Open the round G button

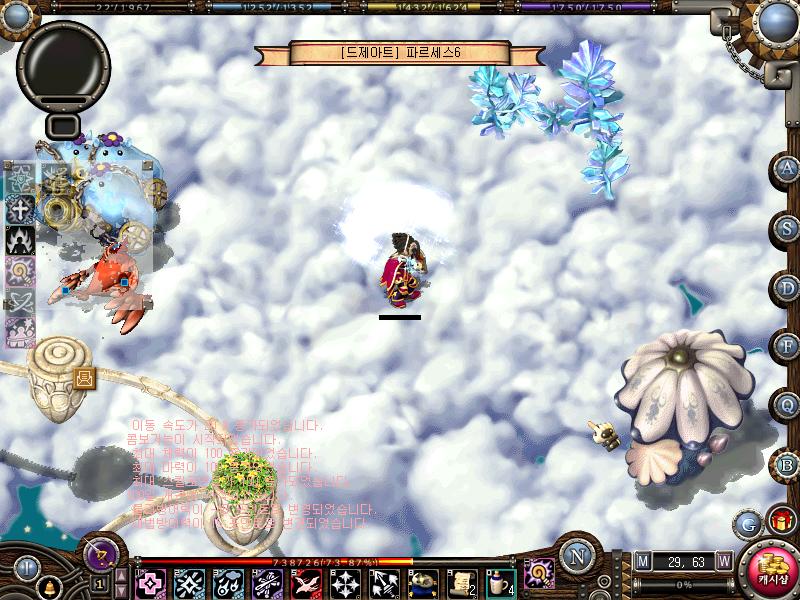click(x=747, y=523)
